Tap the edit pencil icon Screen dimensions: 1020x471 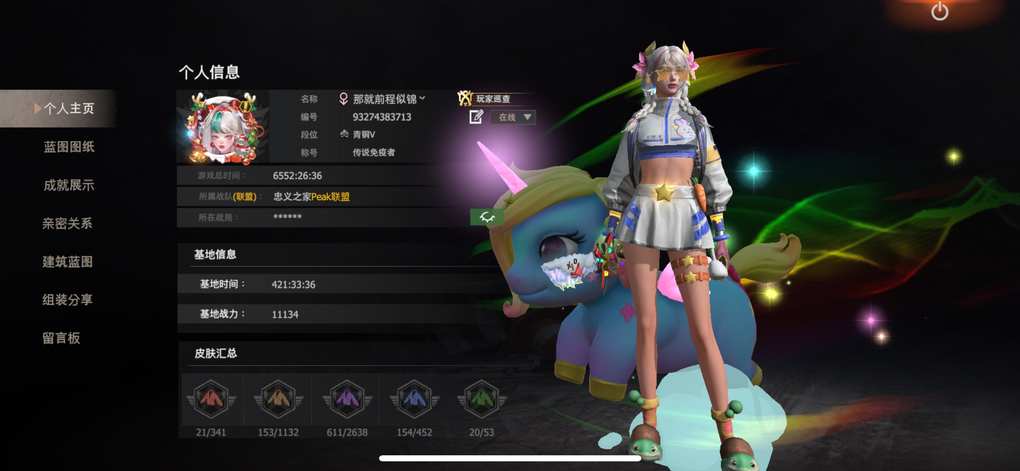click(476, 117)
